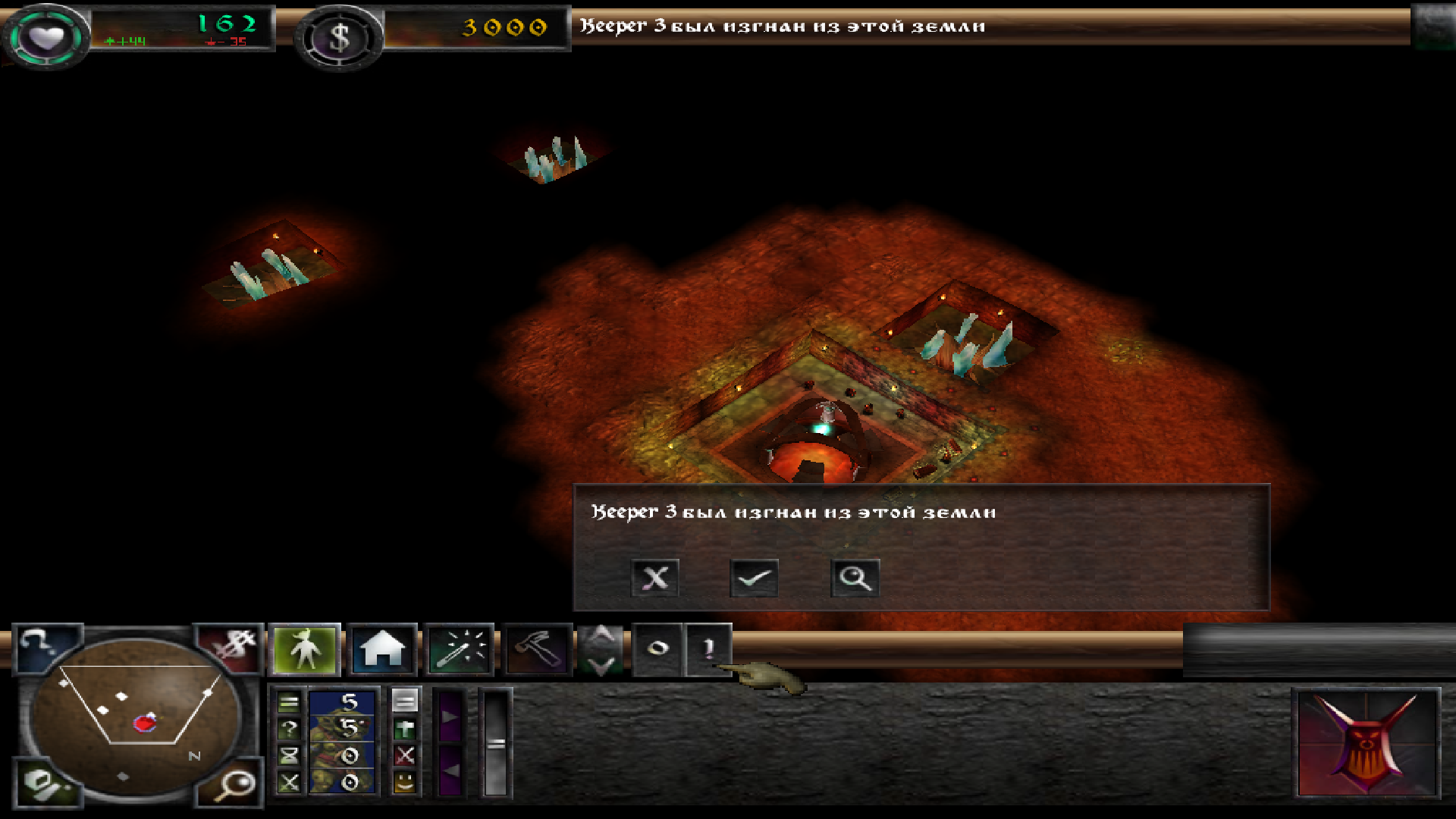The height and width of the screenshot is (819, 1456).
Task: Click the grey vertical slider in the creature panel
Action: tap(496, 743)
